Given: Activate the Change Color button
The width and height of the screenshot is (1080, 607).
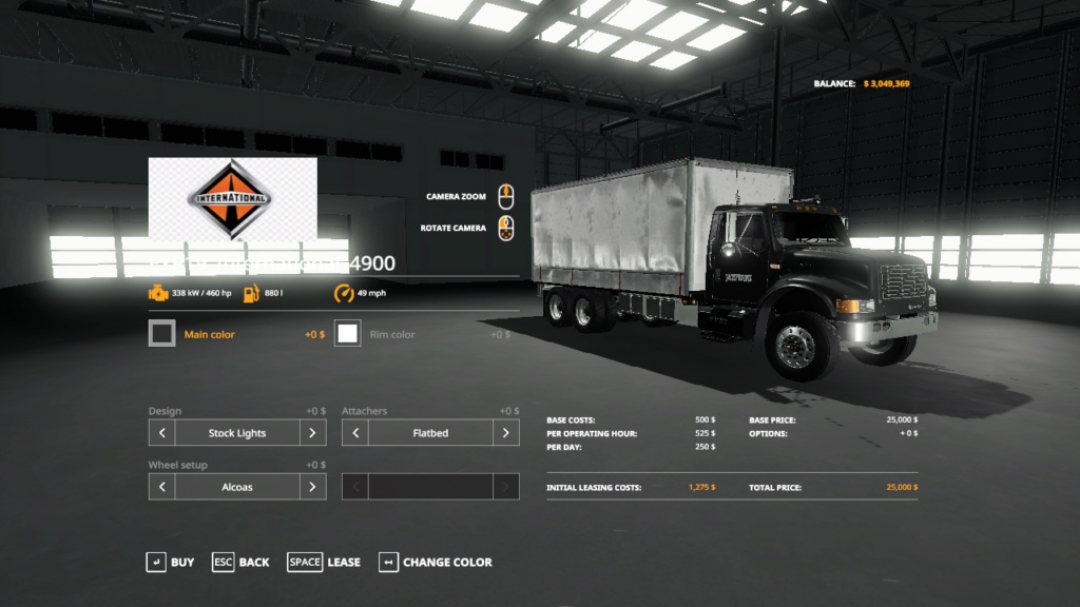Looking at the screenshot, I should pos(436,562).
